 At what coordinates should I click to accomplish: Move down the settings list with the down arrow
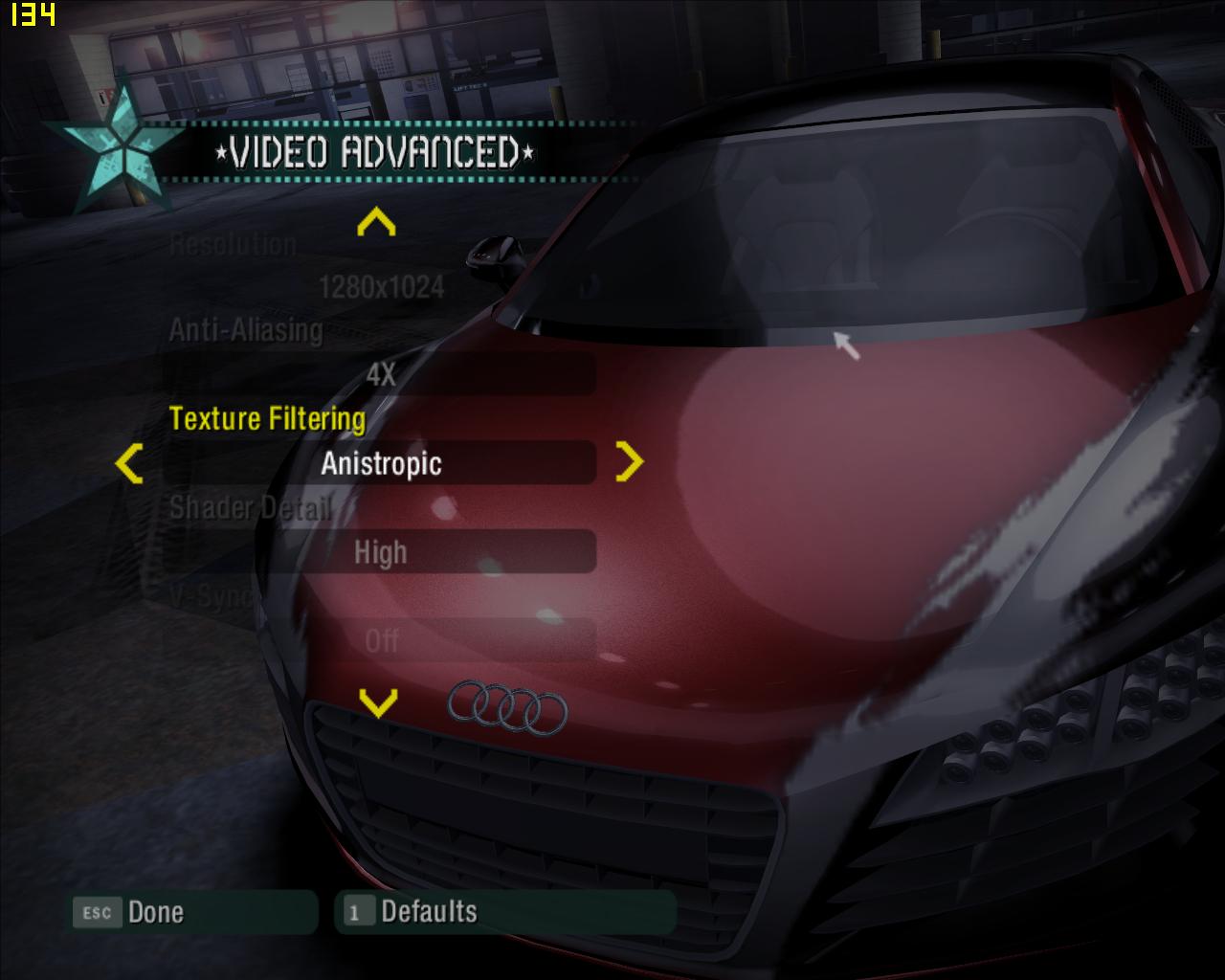point(378,703)
